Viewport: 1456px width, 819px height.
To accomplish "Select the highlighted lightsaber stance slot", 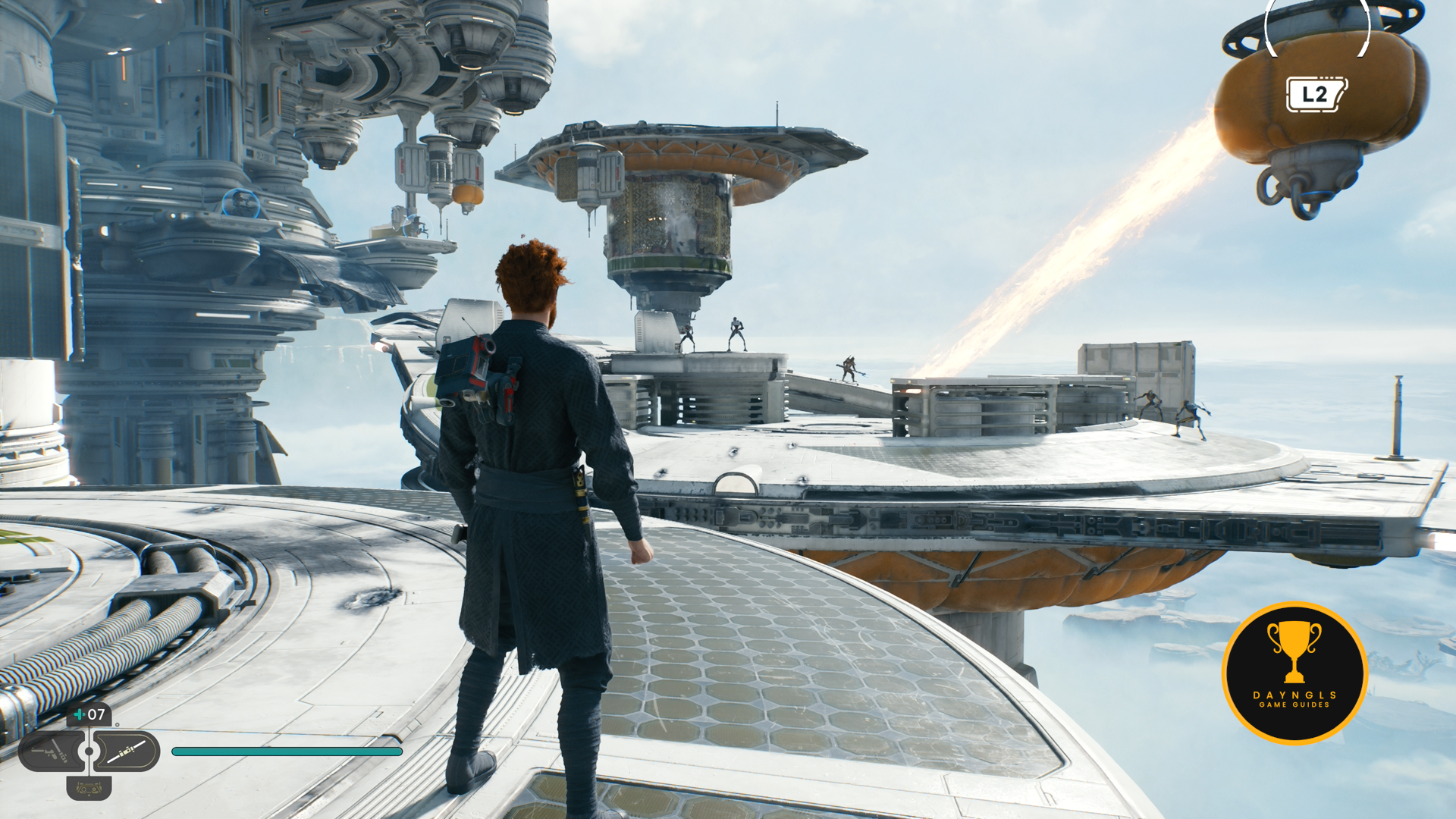I will 127,751.
